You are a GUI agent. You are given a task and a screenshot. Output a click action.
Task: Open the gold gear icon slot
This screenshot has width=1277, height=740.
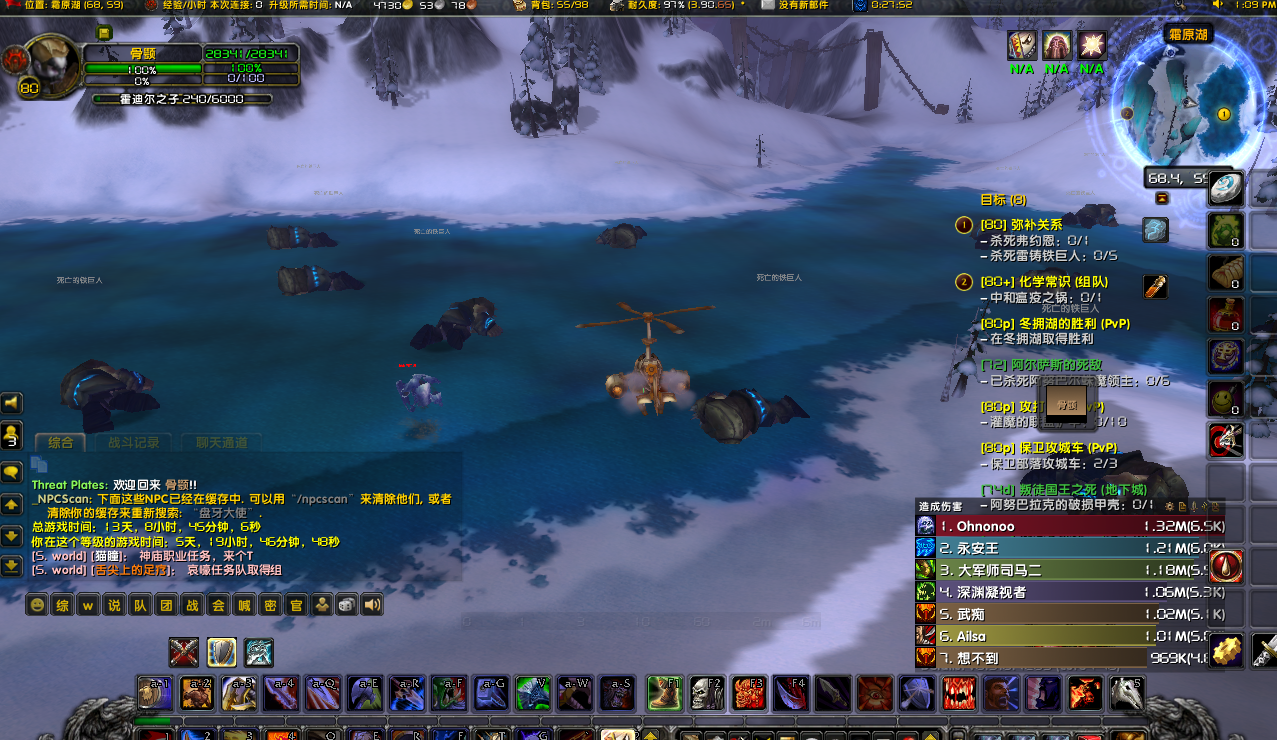click(x=1226, y=650)
